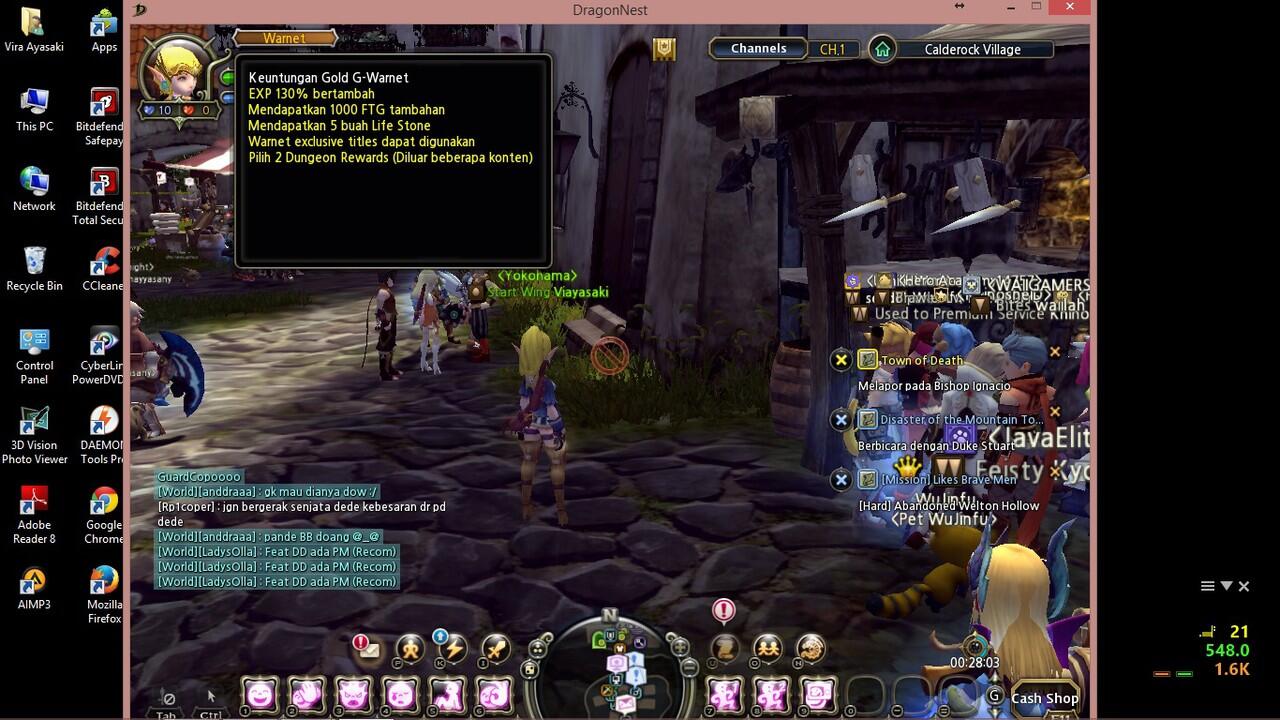Open the running figure character menu icon
This screenshot has height=720, width=1280.
click(x=410, y=650)
